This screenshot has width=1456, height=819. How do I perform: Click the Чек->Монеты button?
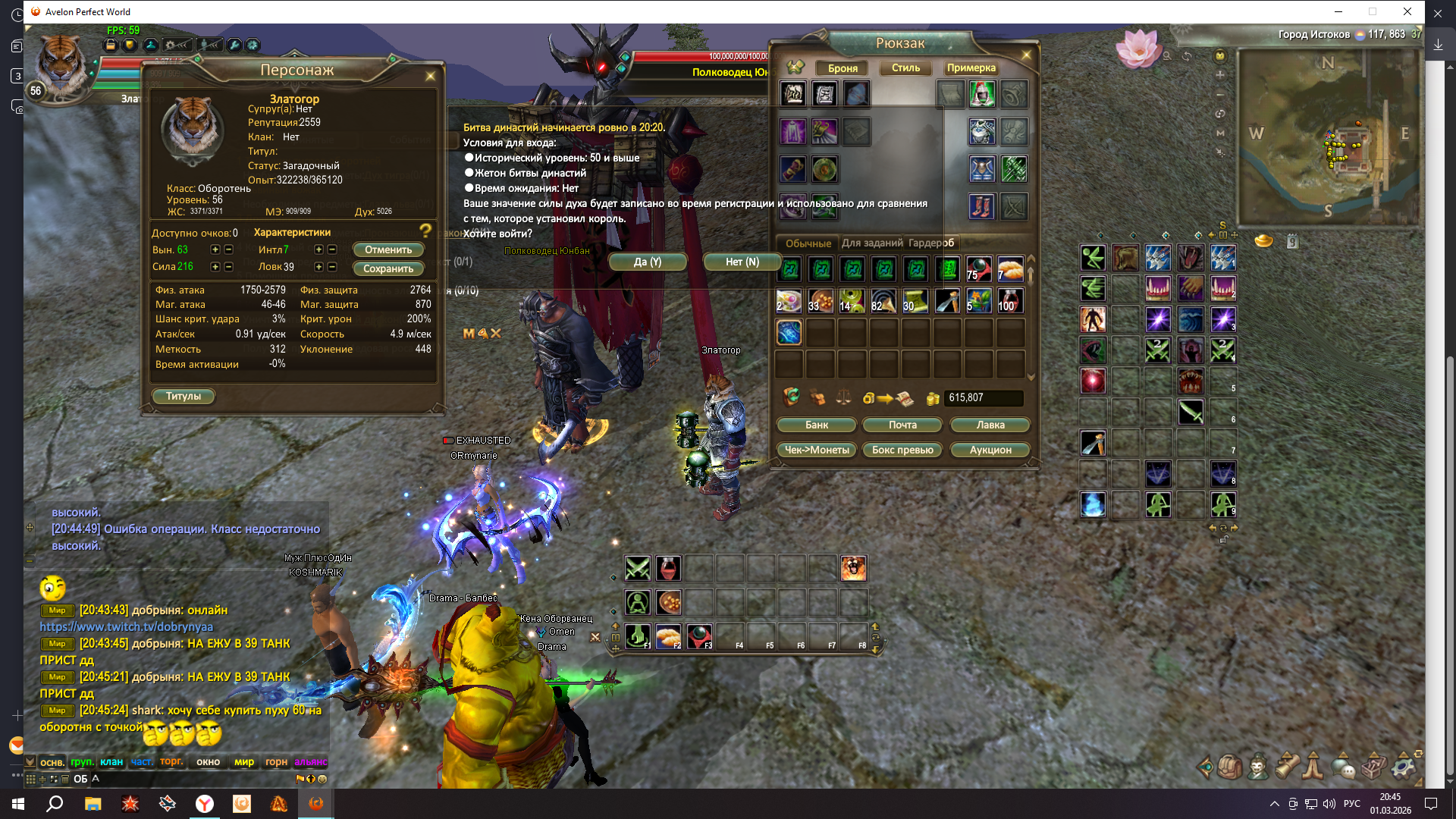[x=817, y=450]
